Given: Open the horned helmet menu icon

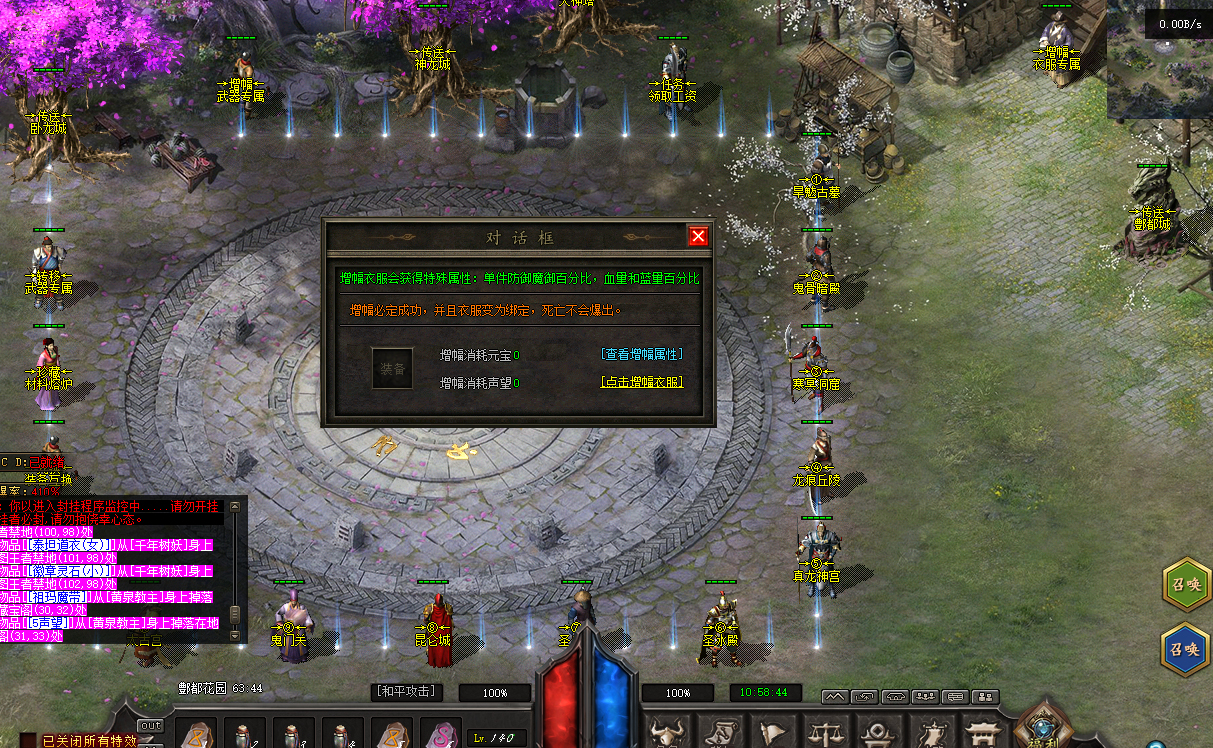Looking at the screenshot, I should 665,733.
